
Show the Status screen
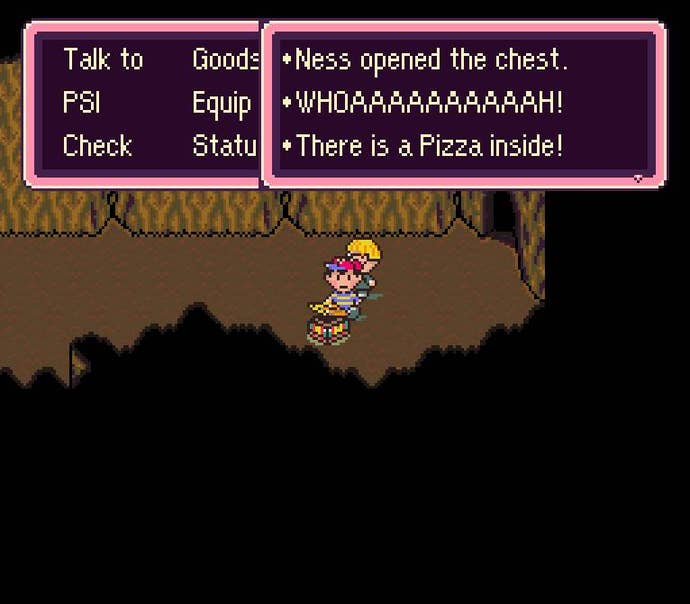coord(225,146)
